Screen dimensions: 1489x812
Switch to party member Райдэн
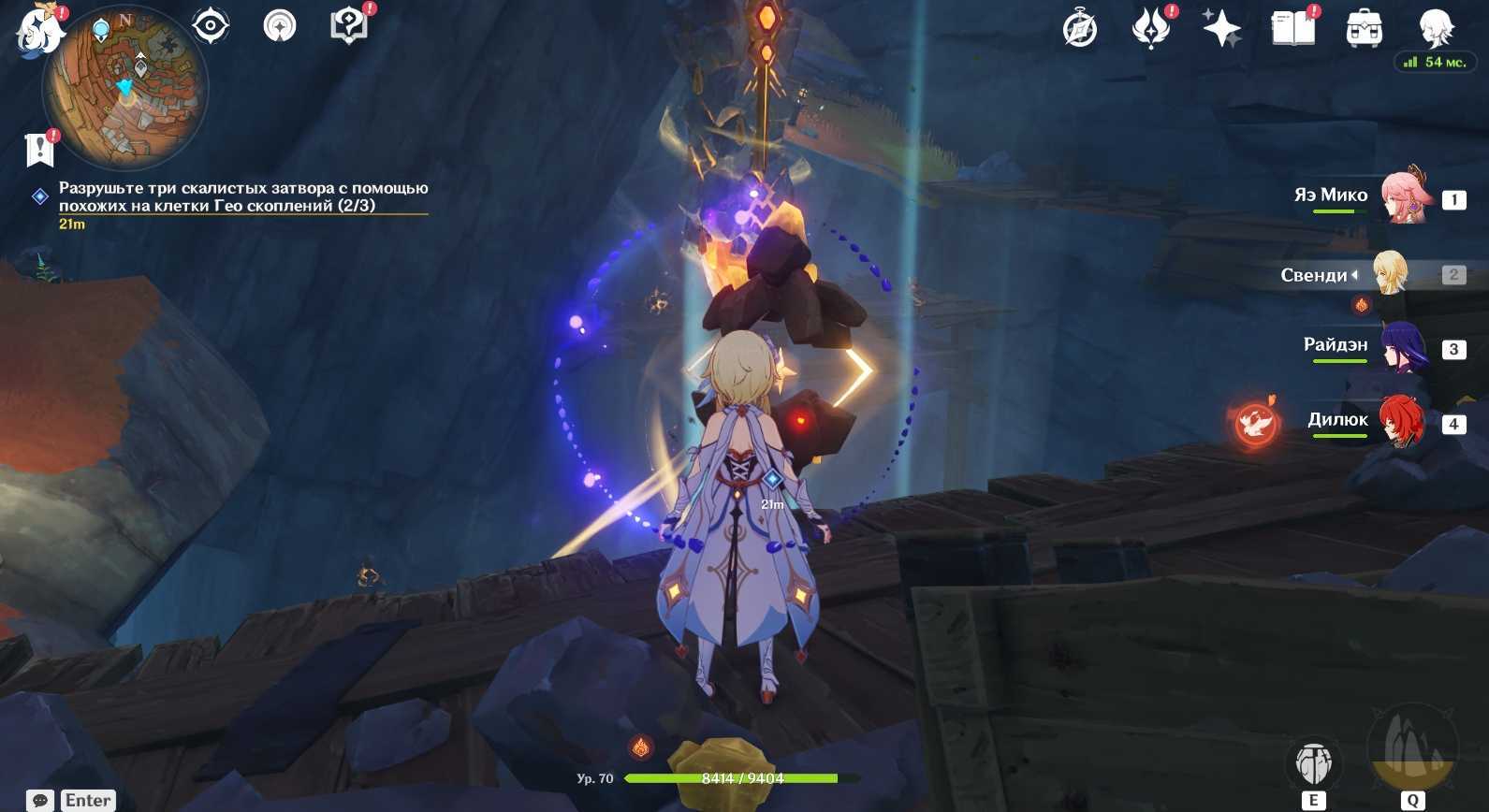tap(1401, 347)
